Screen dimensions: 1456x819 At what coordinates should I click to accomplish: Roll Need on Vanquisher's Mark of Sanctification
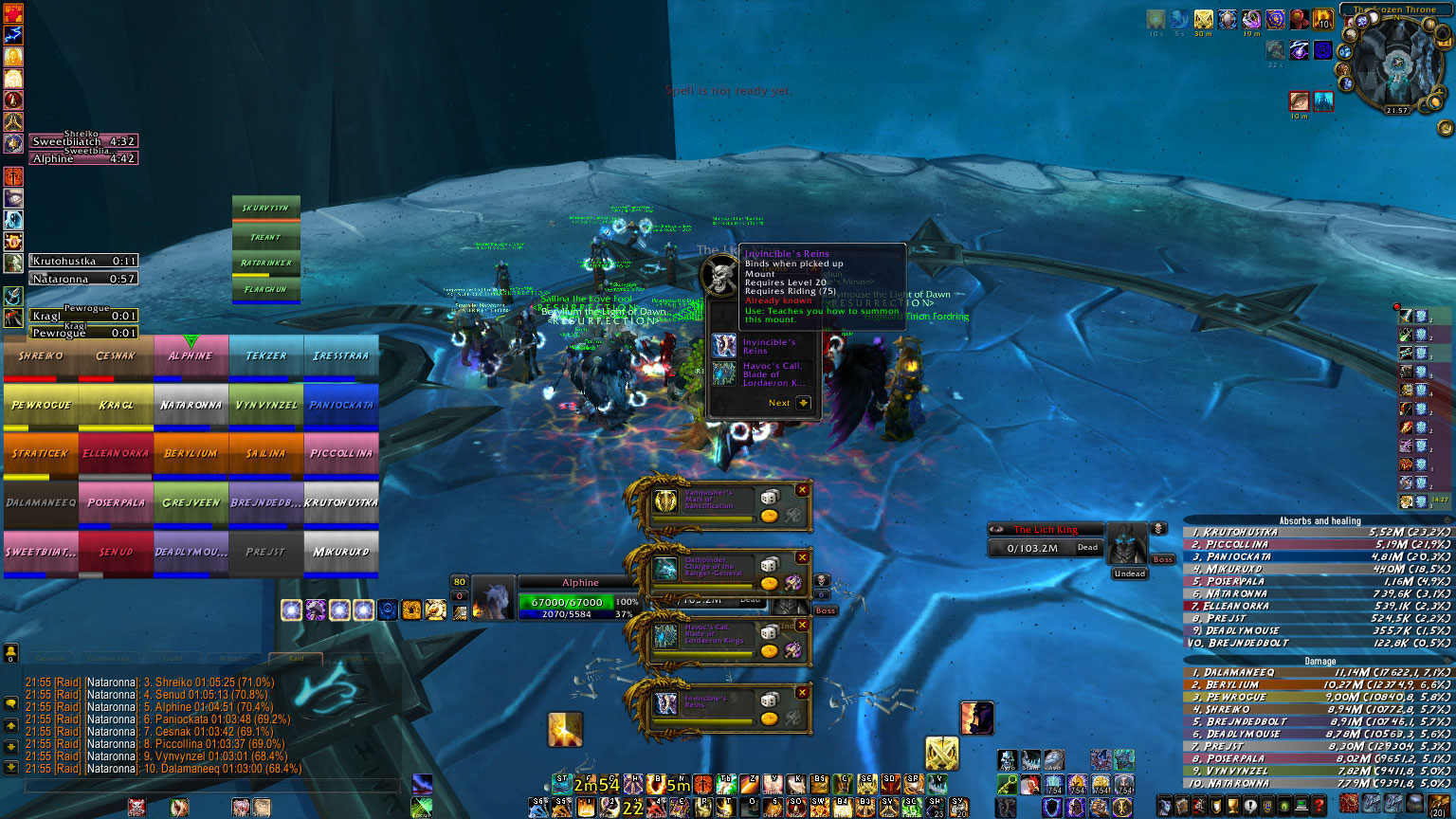click(770, 498)
